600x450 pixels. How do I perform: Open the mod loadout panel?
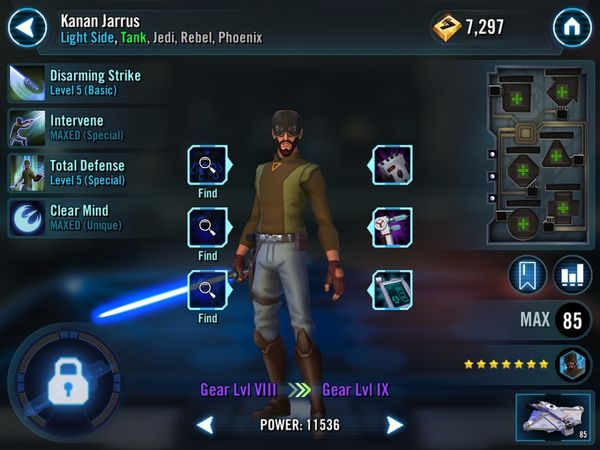[x=539, y=155]
